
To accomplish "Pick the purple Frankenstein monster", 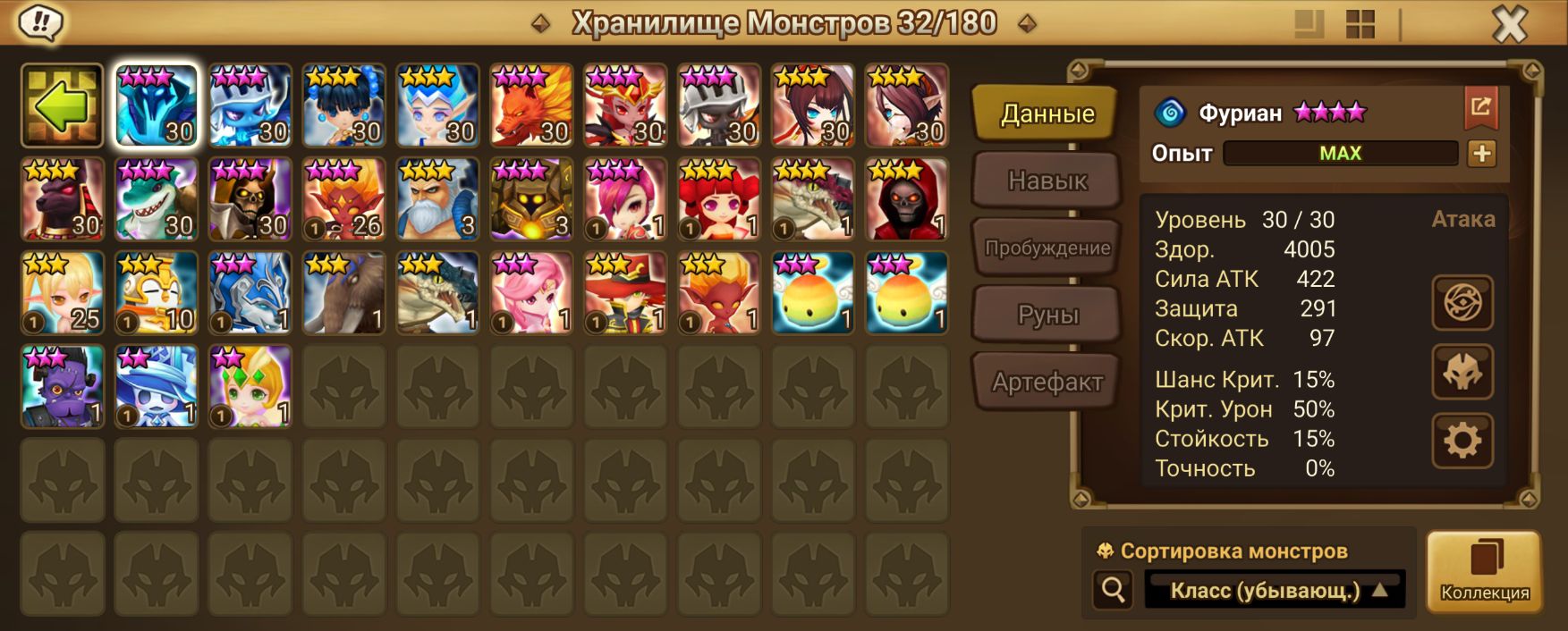I will pos(63,387).
